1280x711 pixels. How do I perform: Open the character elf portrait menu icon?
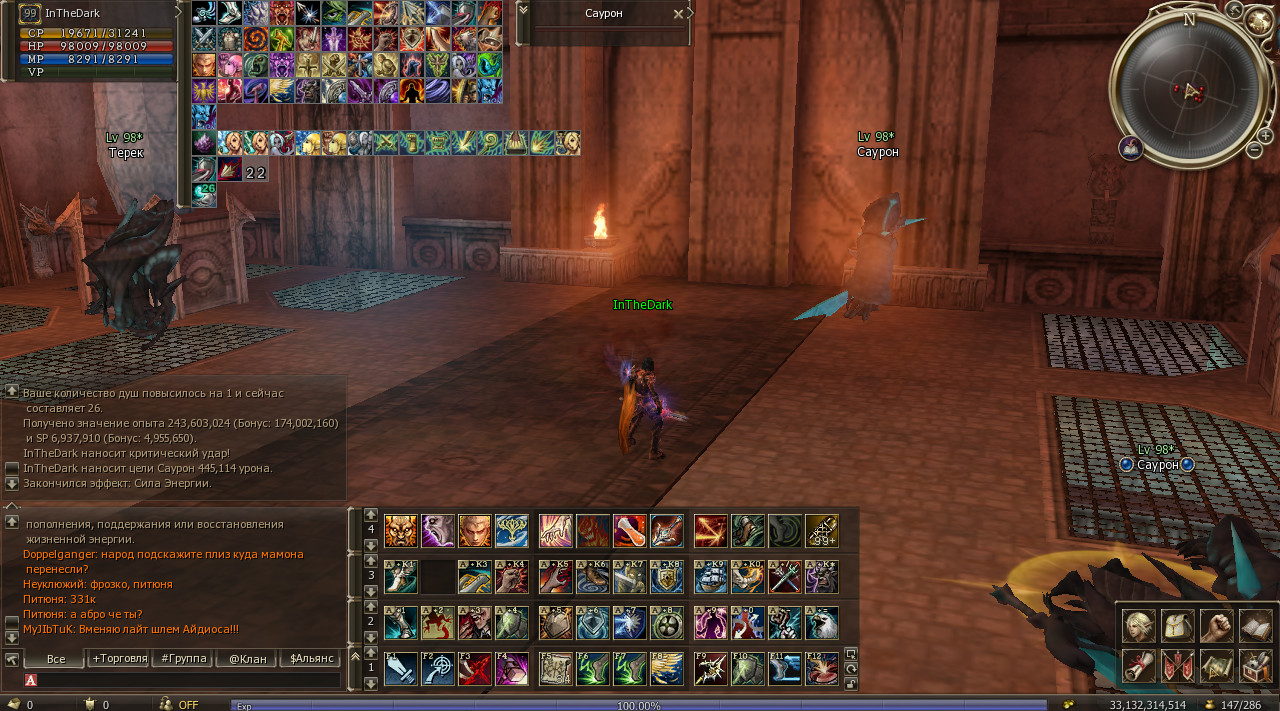tap(1138, 626)
